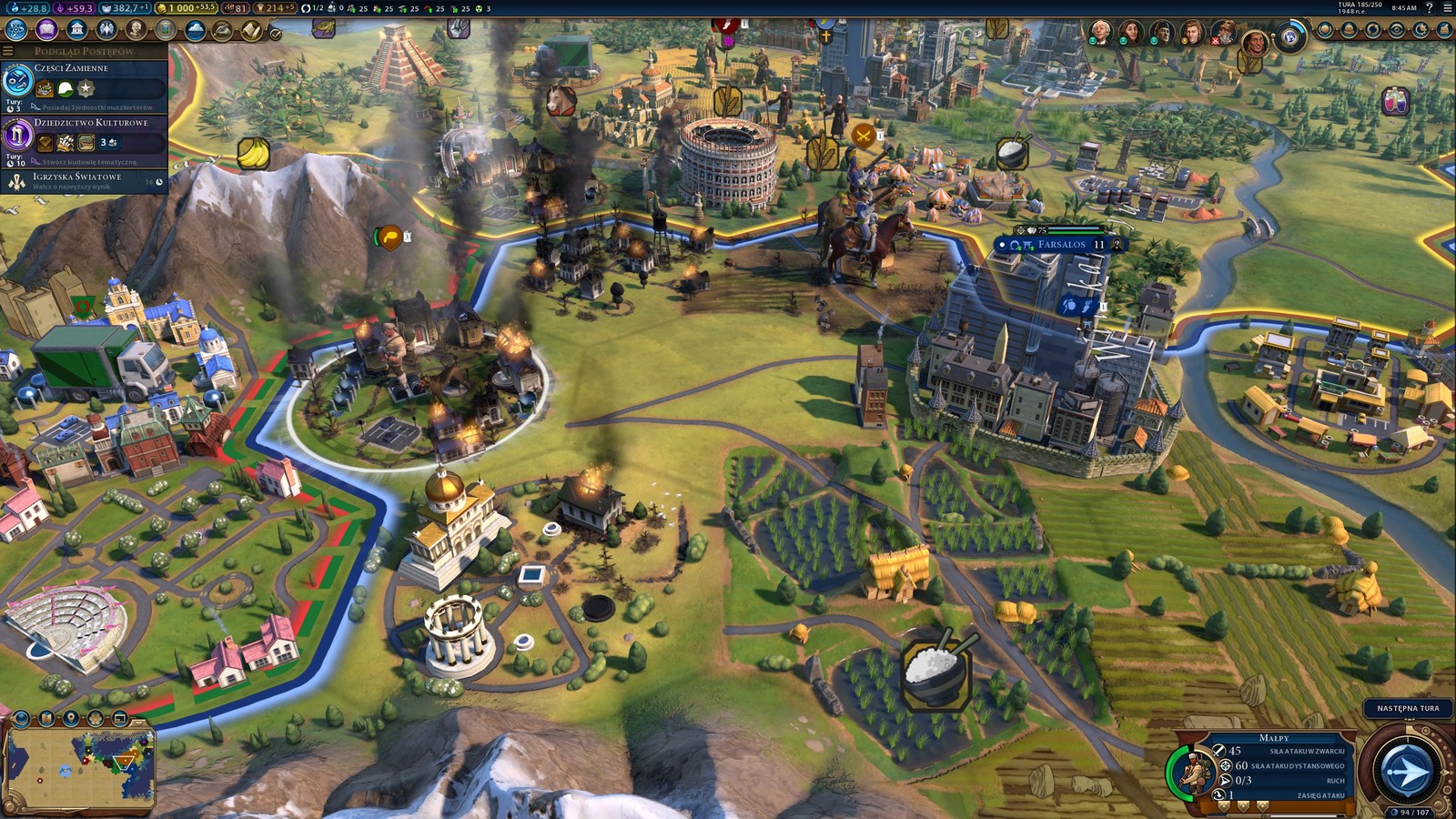Toggle the map pin list near the minimap
This screenshot has height=819, width=1456.
pyautogui.click(x=70, y=717)
